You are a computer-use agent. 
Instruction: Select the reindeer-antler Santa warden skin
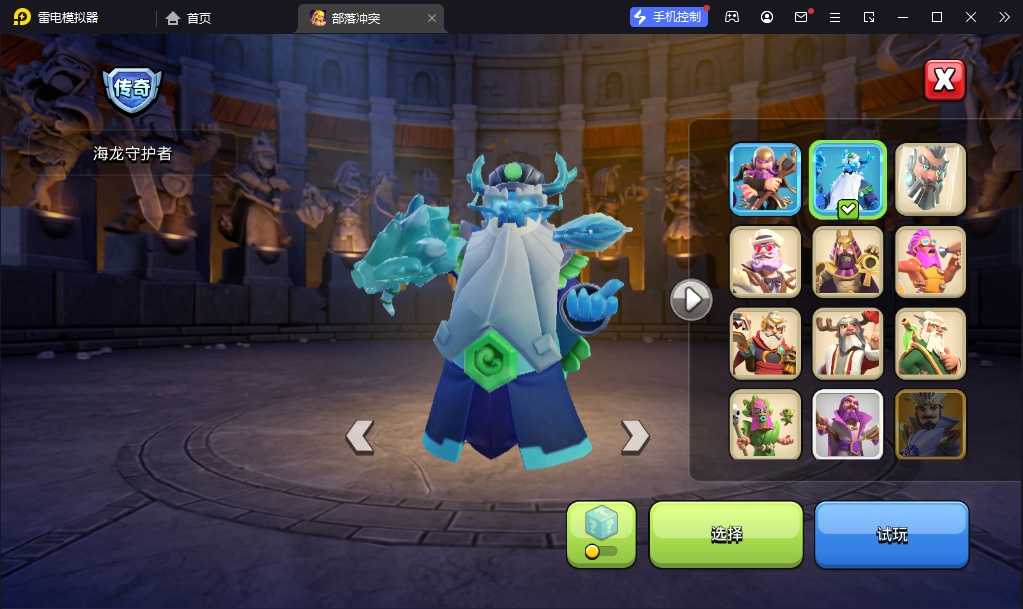[x=848, y=343]
